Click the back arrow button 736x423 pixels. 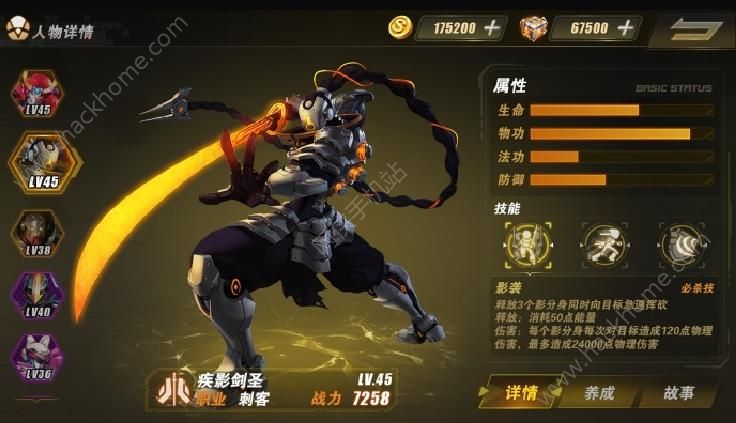(x=691, y=28)
